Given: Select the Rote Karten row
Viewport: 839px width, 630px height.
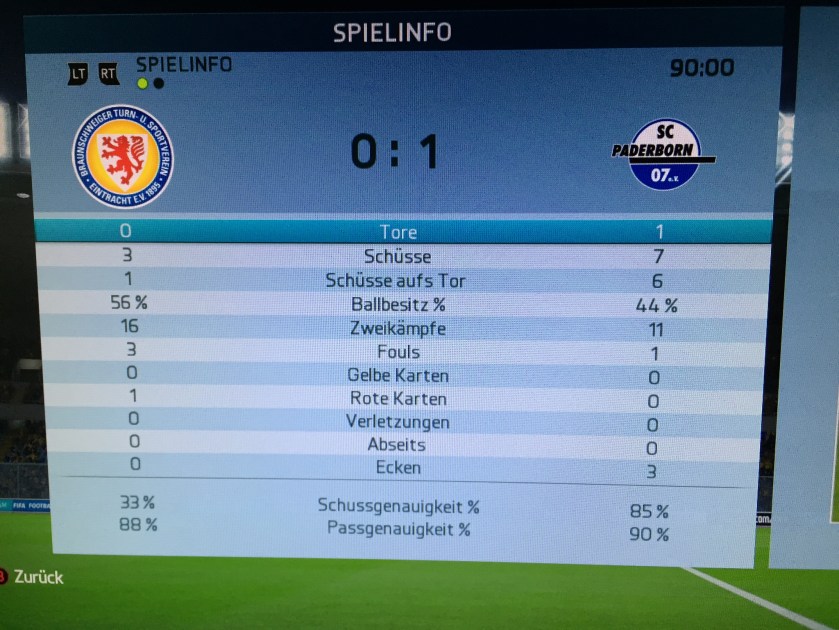Looking at the screenshot, I should [x=397, y=399].
